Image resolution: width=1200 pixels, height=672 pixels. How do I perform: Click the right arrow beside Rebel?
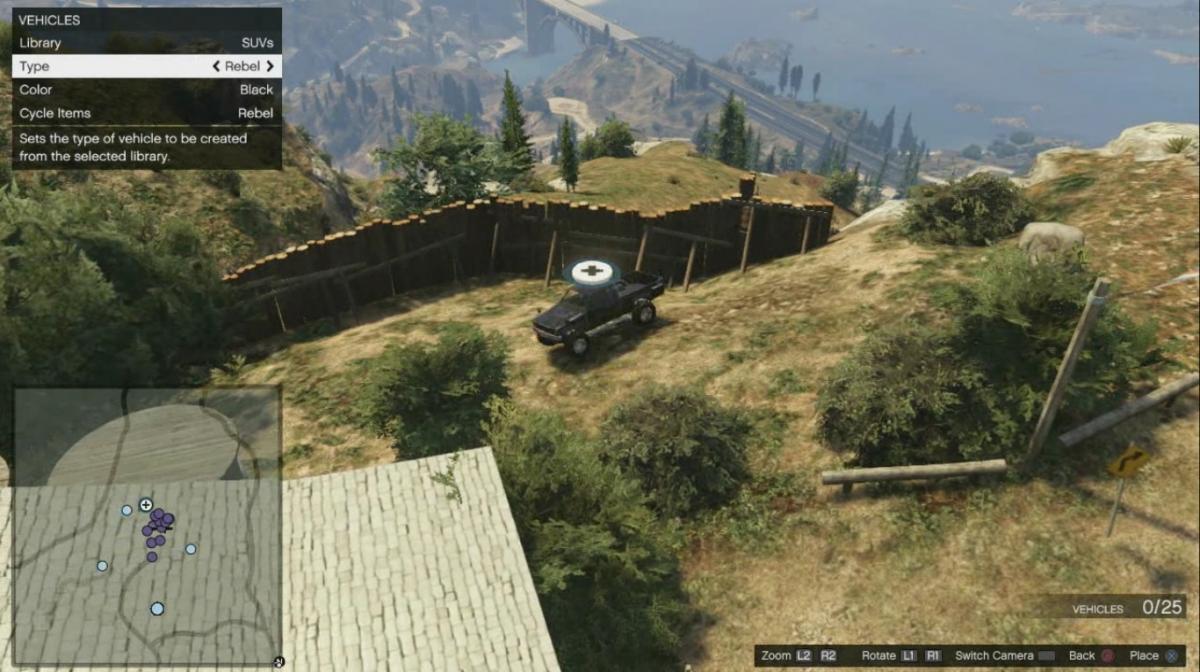pos(270,66)
